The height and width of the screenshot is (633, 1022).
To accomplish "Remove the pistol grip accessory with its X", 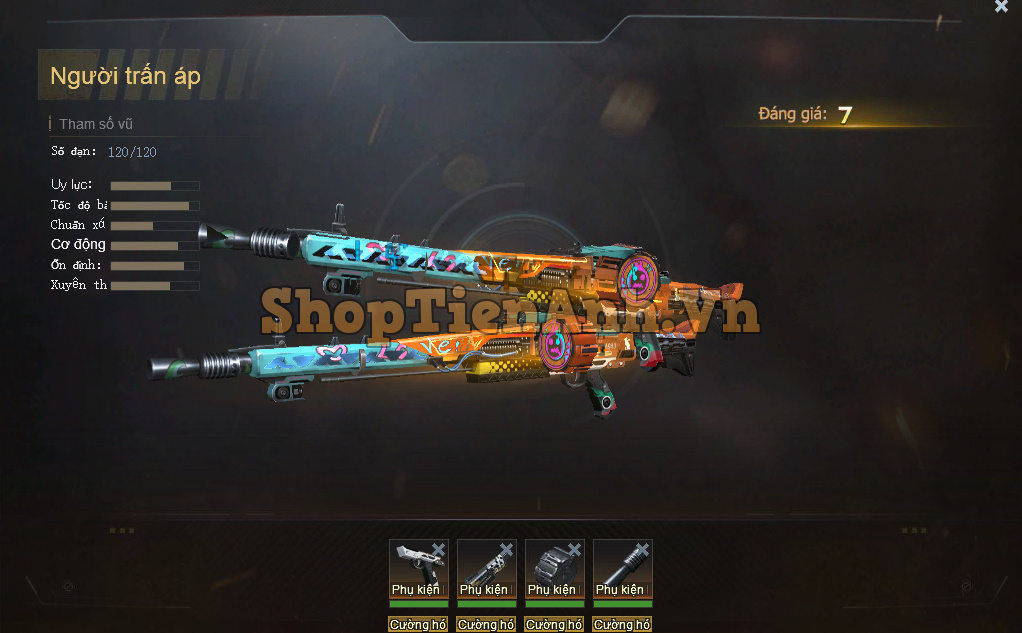I will pyautogui.click(x=438, y=549).
